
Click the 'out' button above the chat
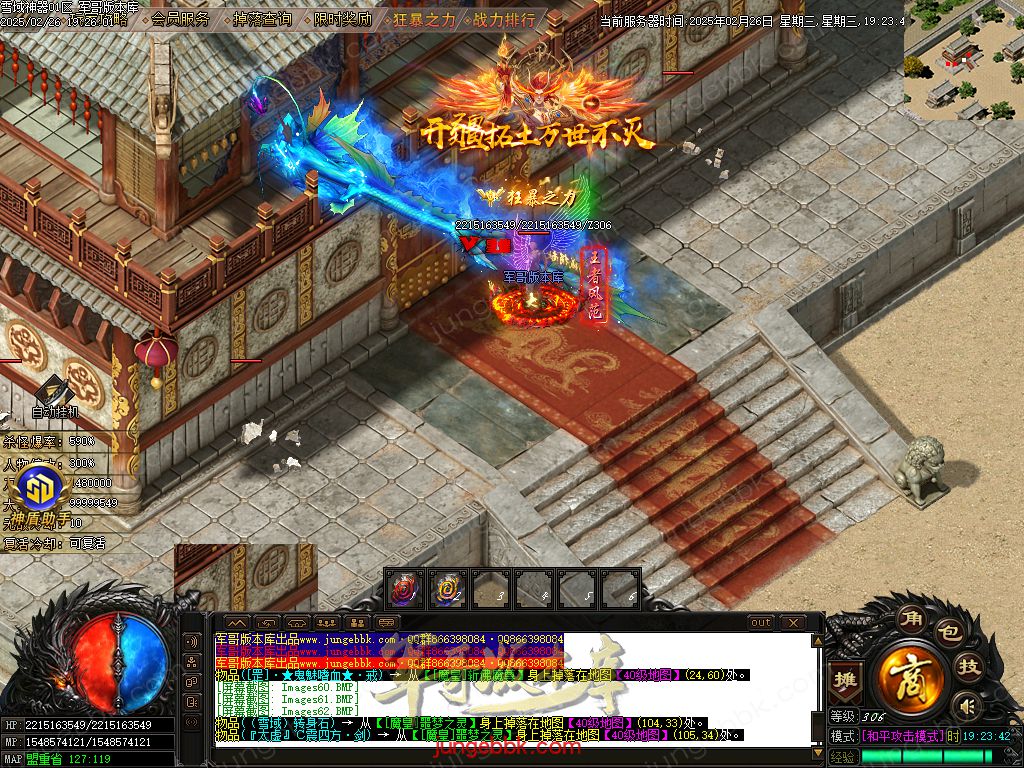(761, 623)
